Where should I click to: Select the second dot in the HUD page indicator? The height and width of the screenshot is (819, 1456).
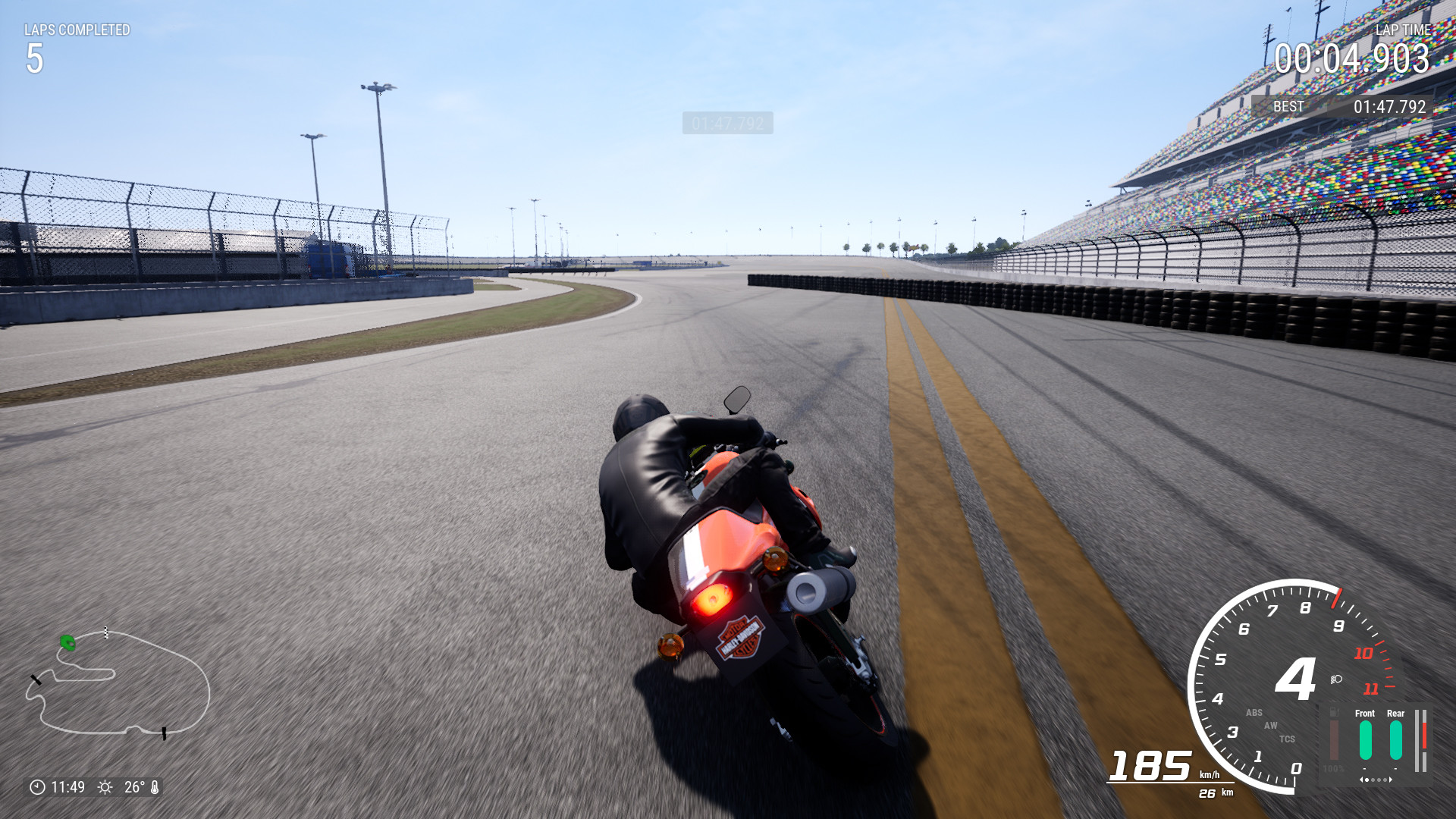tap(1373, 780)
